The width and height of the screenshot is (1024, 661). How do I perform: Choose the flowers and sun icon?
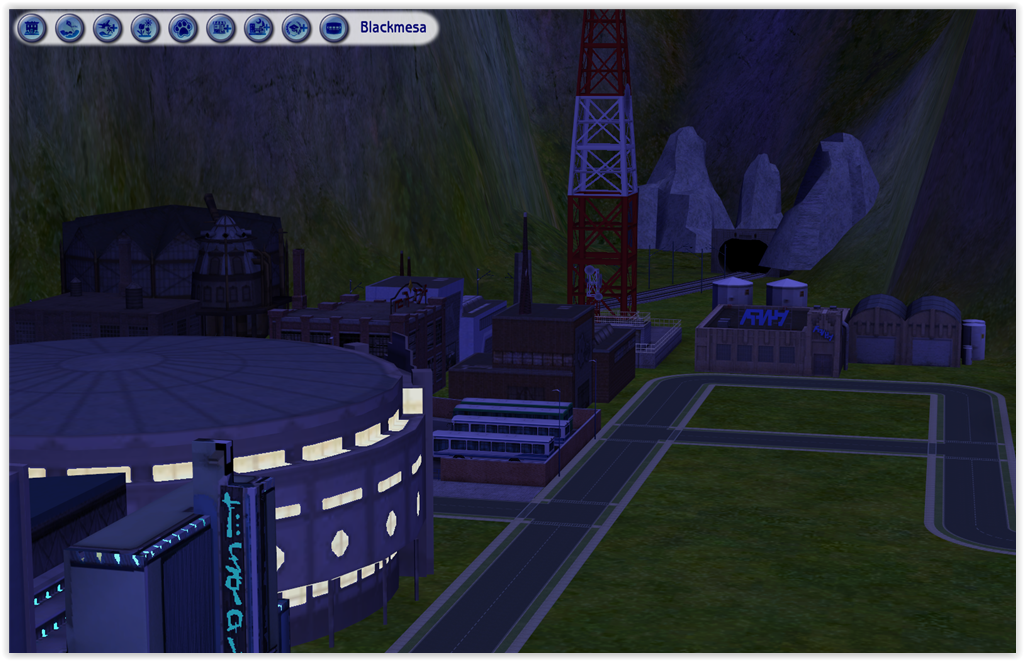145,28
